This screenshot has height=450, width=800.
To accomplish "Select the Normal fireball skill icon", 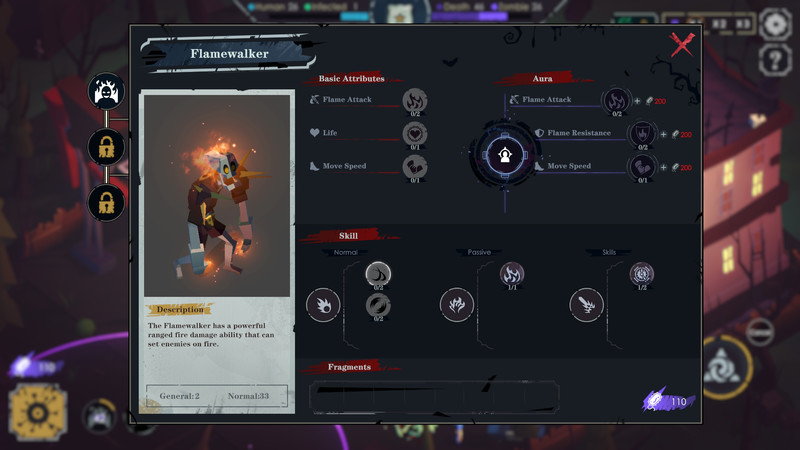I will [x=323, y=305].
